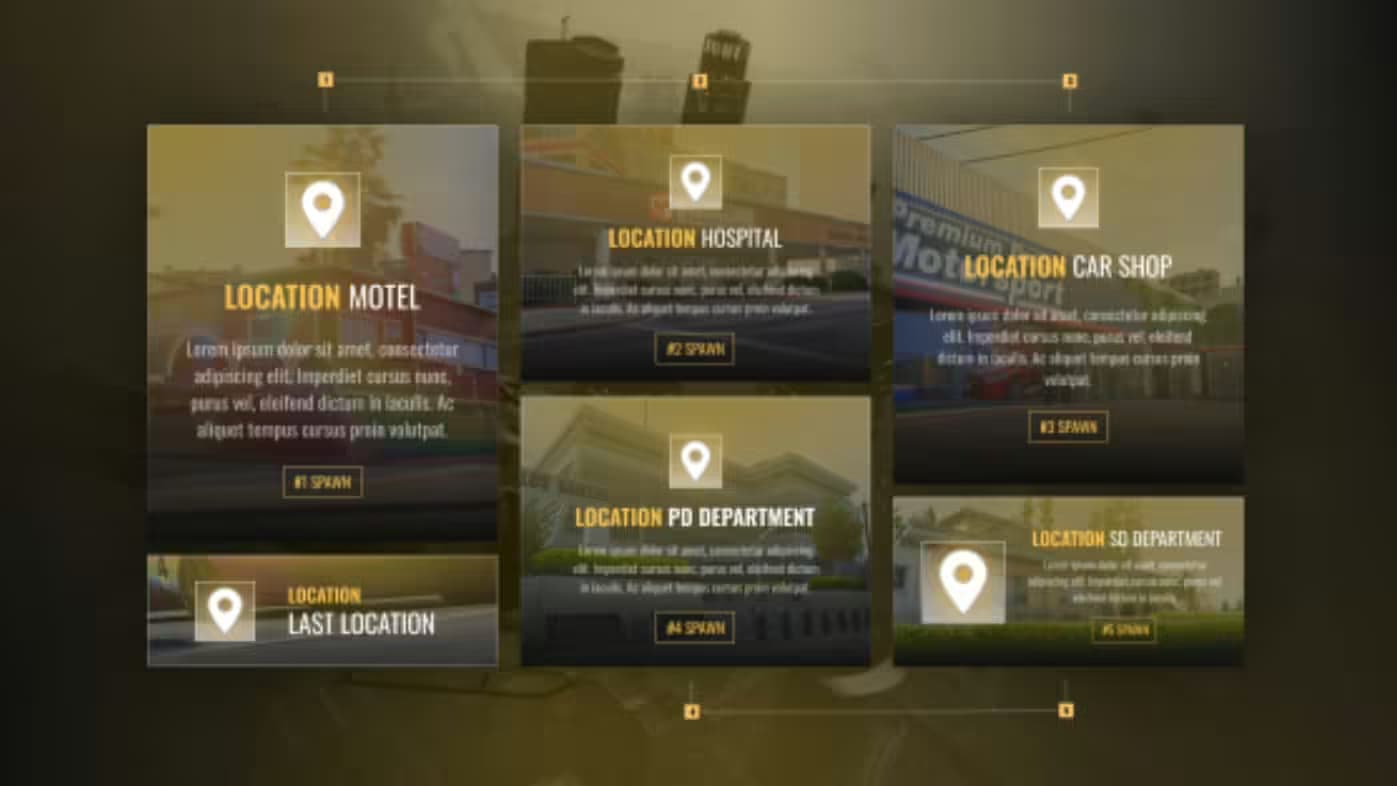Click the numbered marker above the Motel card

(x=323, y=77)
